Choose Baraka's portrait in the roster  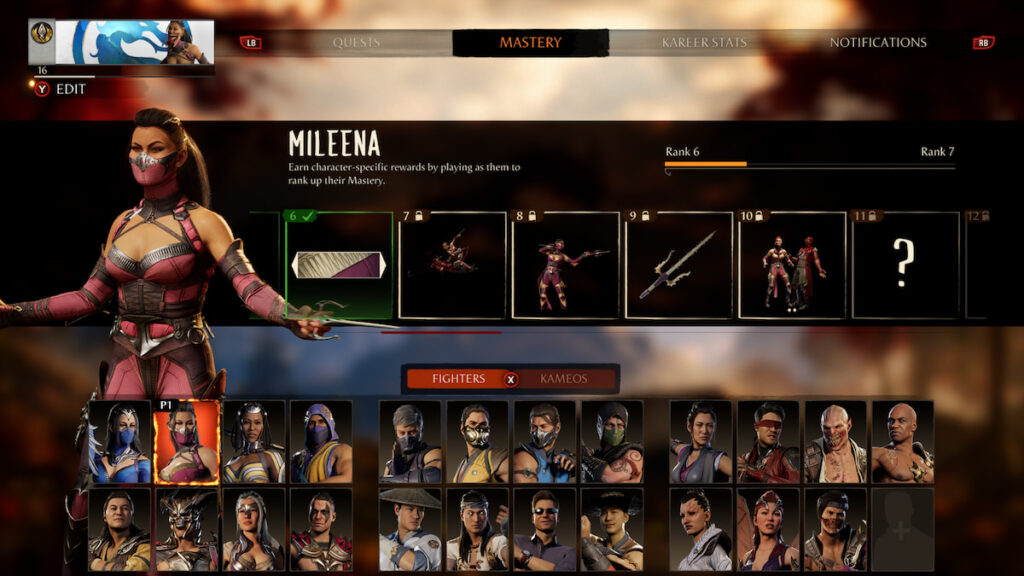[835, 442]
